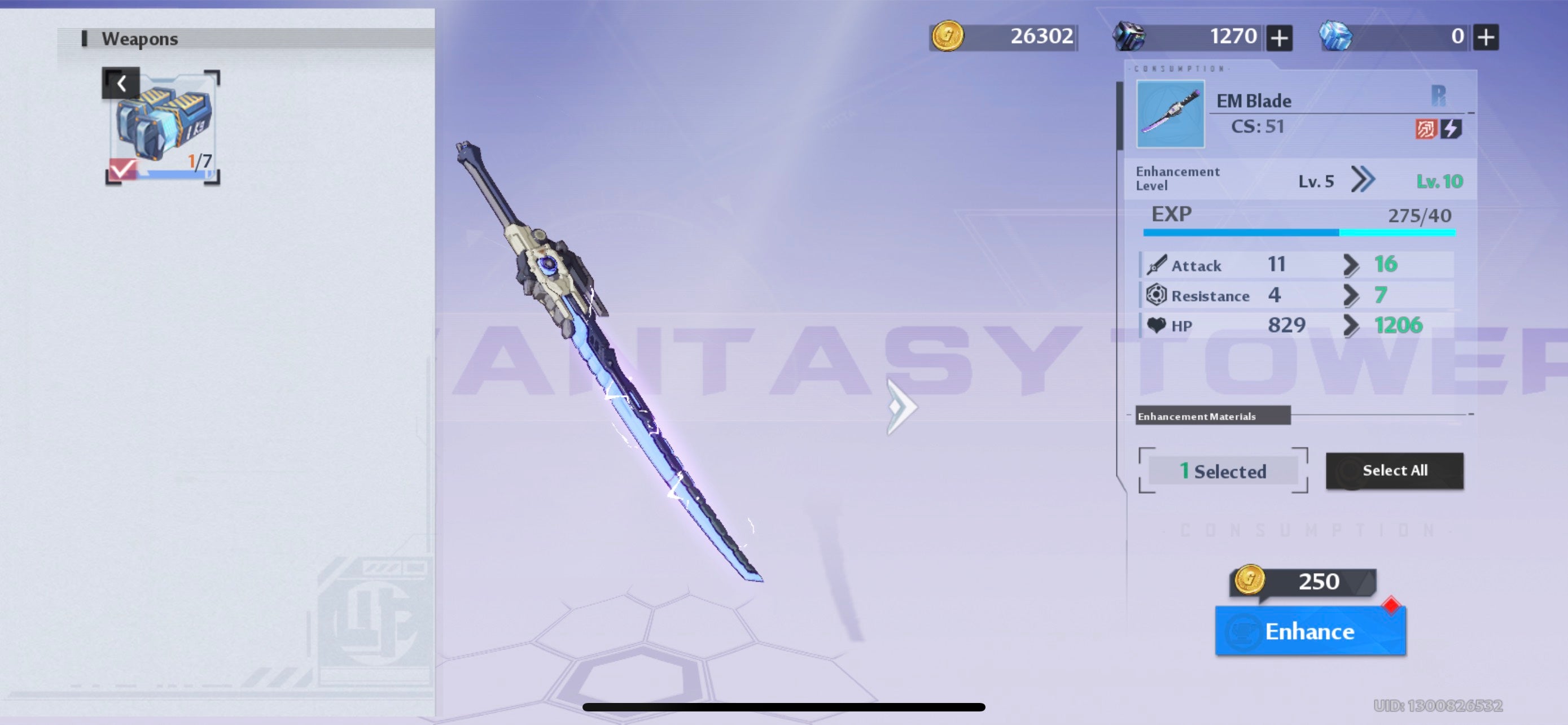Click the Attack sword stat icon

pos(1156,265)
